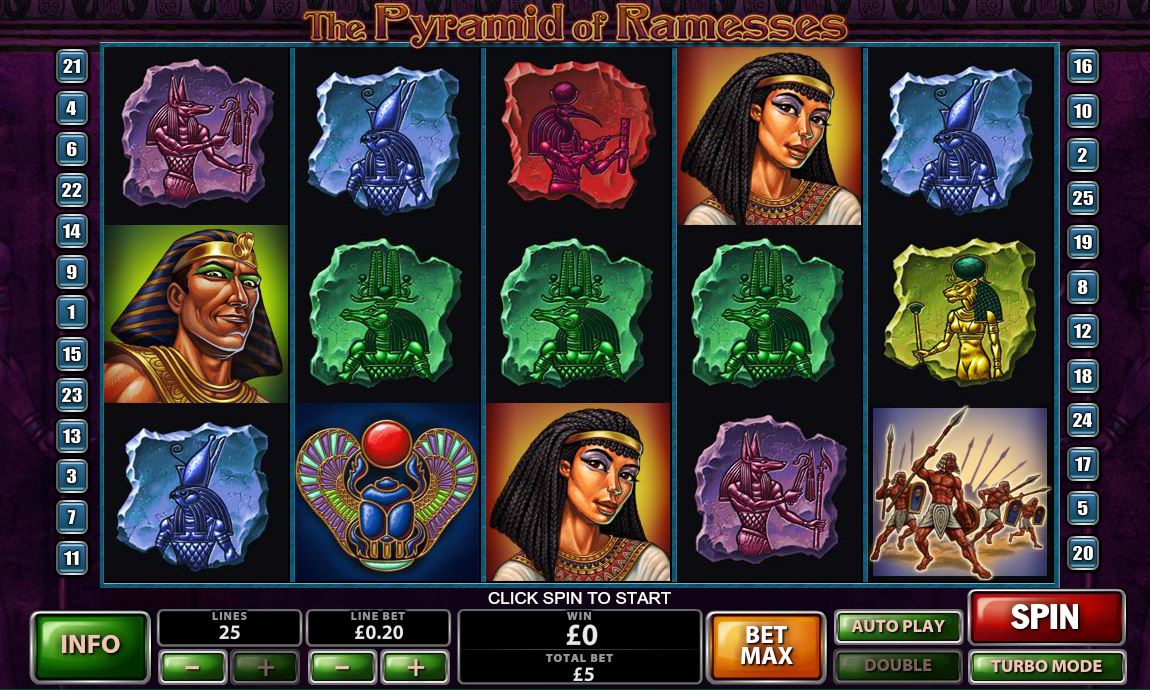Select payline number 22 marker
Viewport: 1150px width, 690px height.
click(x=72, y=190)
